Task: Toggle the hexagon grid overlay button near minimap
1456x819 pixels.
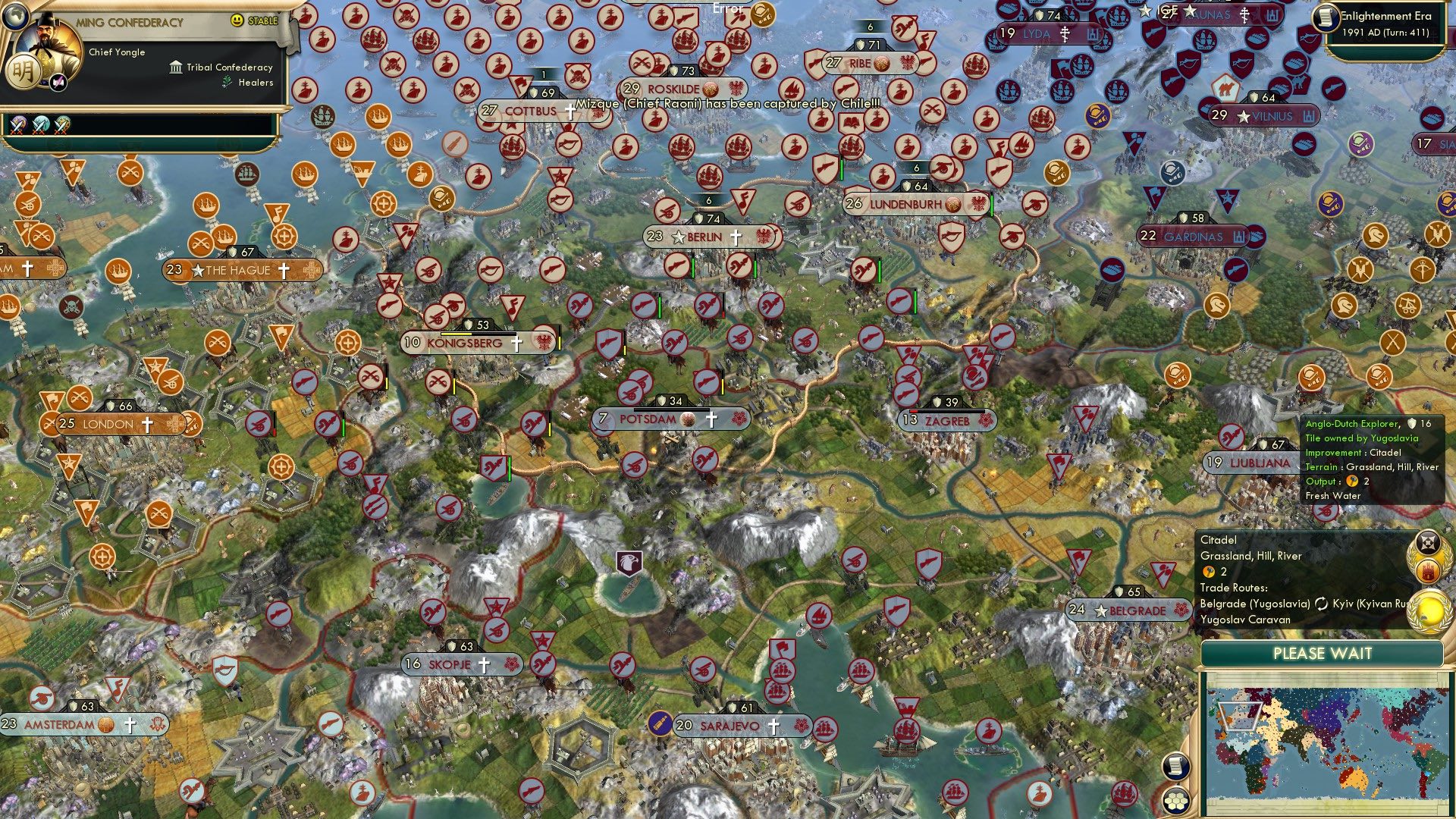Action: [1176, 802]
